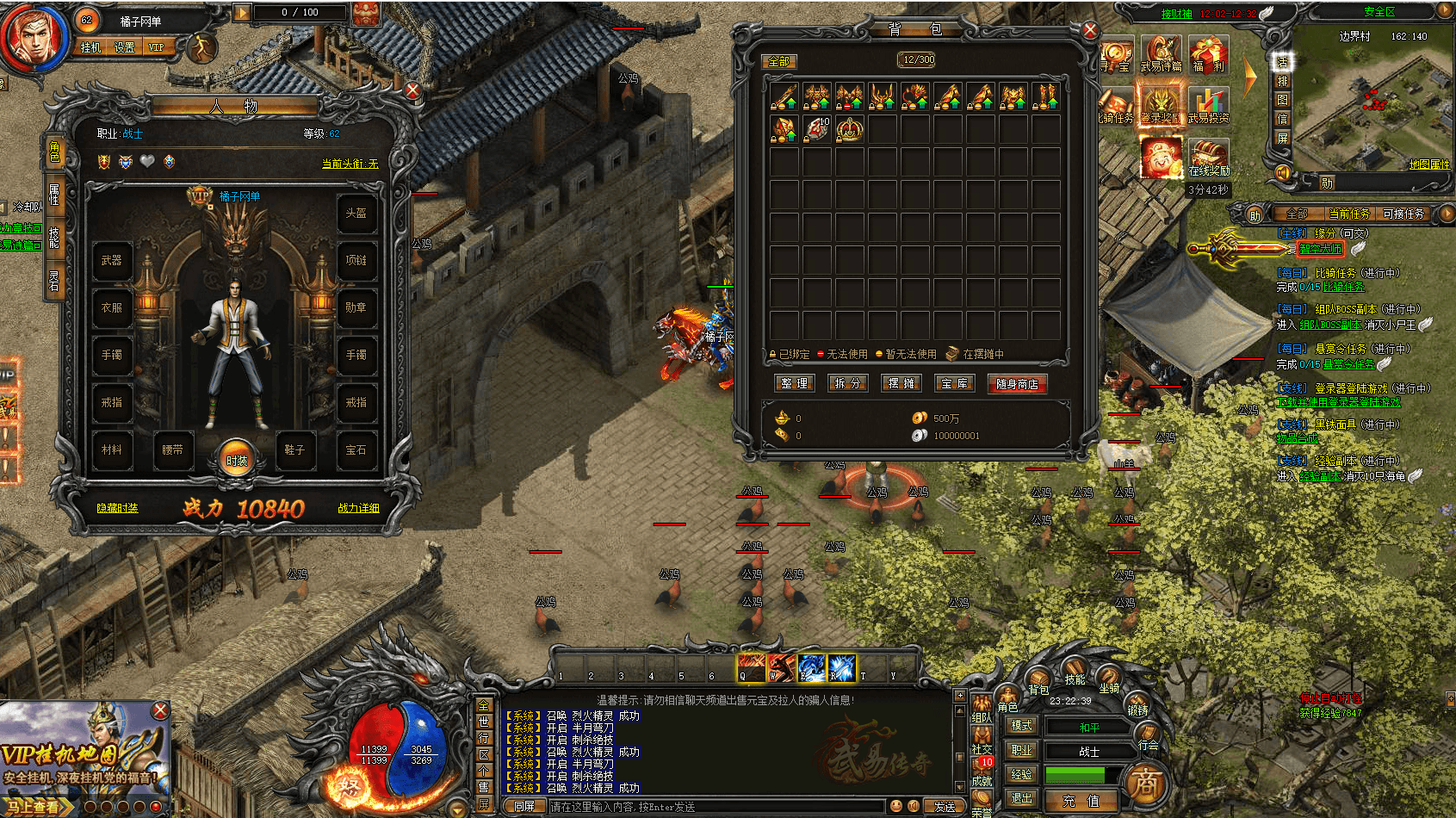Open the 福利 welfare gift box icon
The height and width of the screenshot is (818, 1456).
pyautogui.click(x=1208, y=53)
